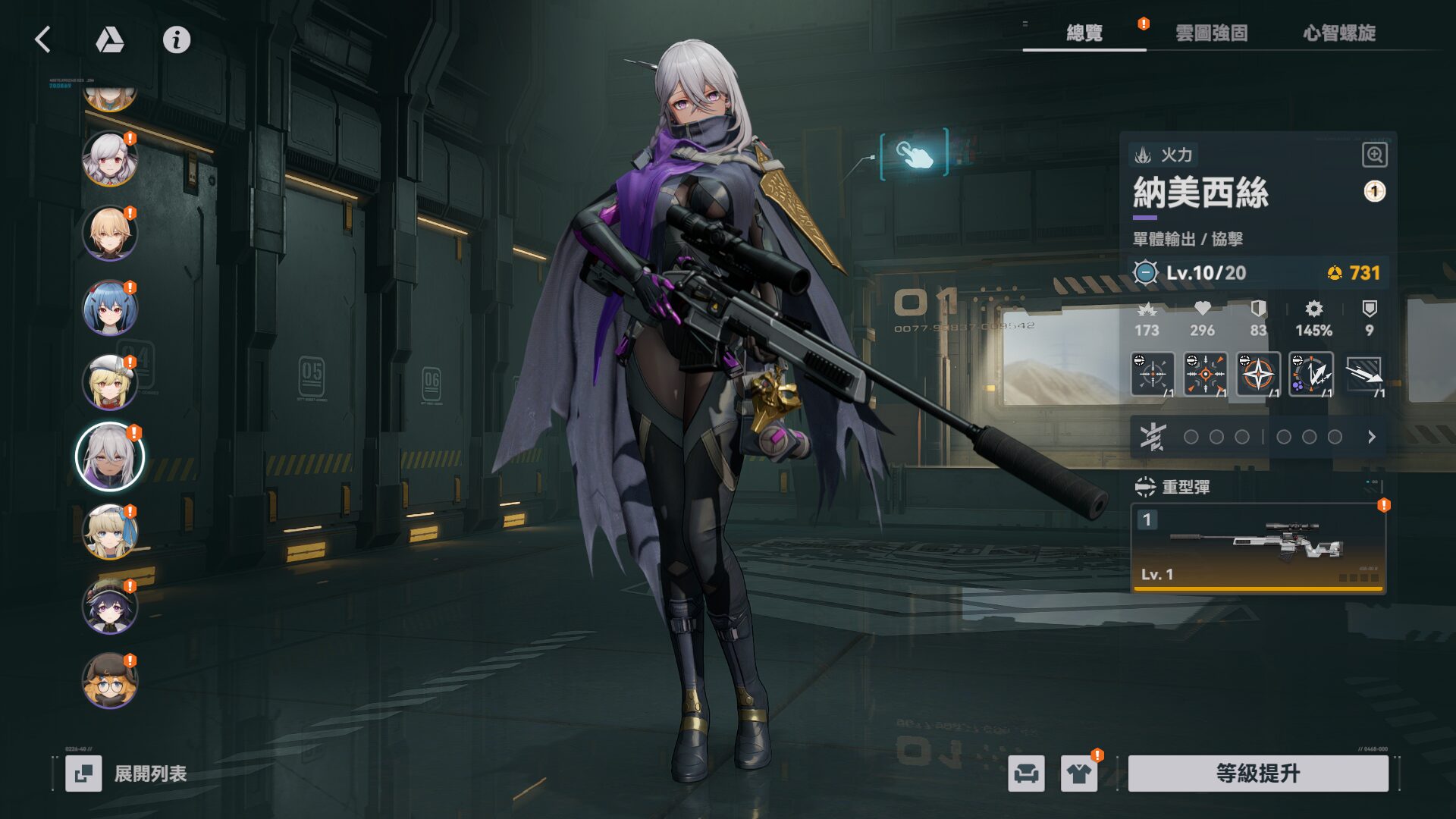Open detailed stats magnifier icon
Viewport: 1456px width, 819px height.
[1374, 155]
